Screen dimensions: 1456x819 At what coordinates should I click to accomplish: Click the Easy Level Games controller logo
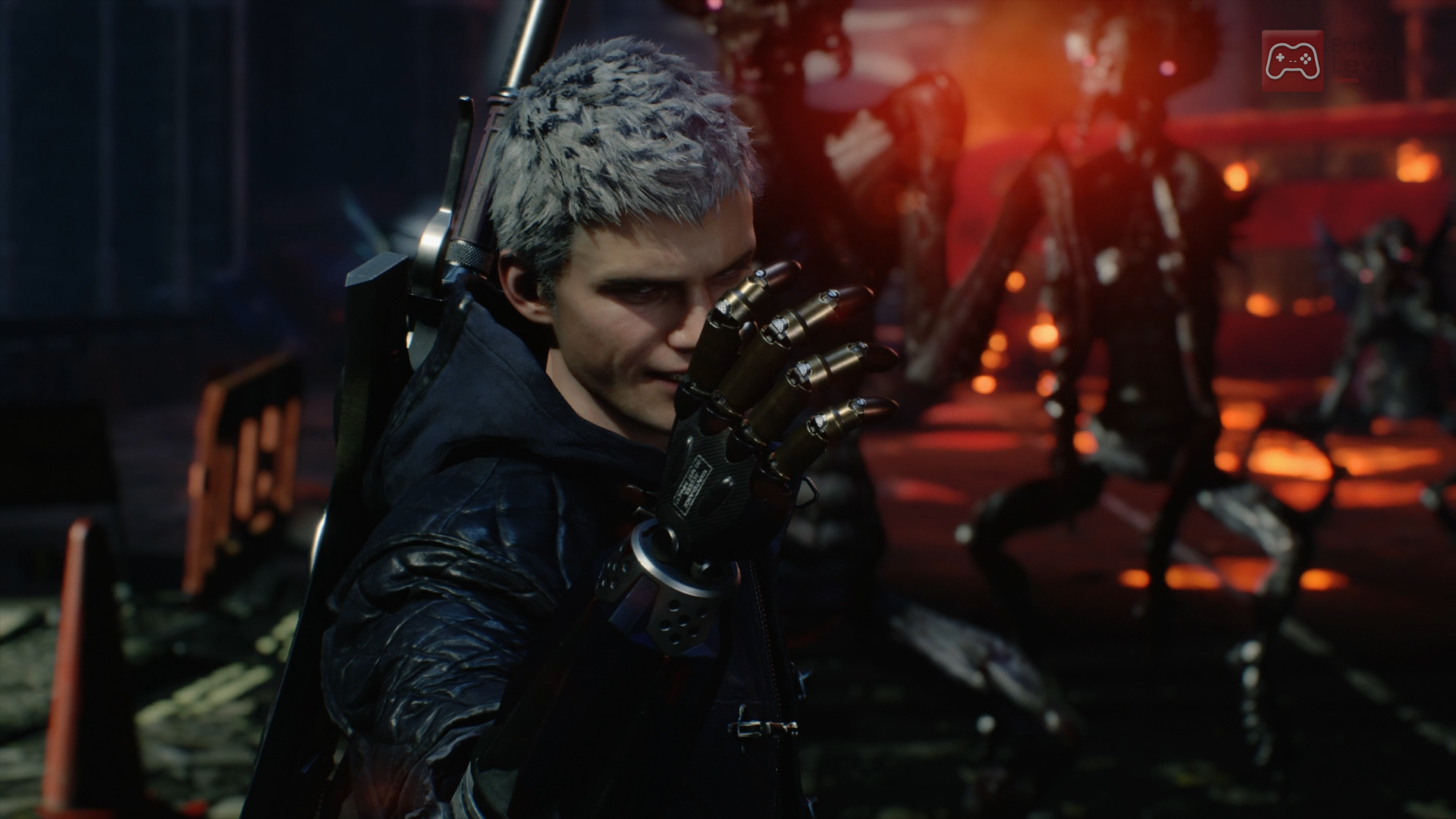[x=1292, y=61]
